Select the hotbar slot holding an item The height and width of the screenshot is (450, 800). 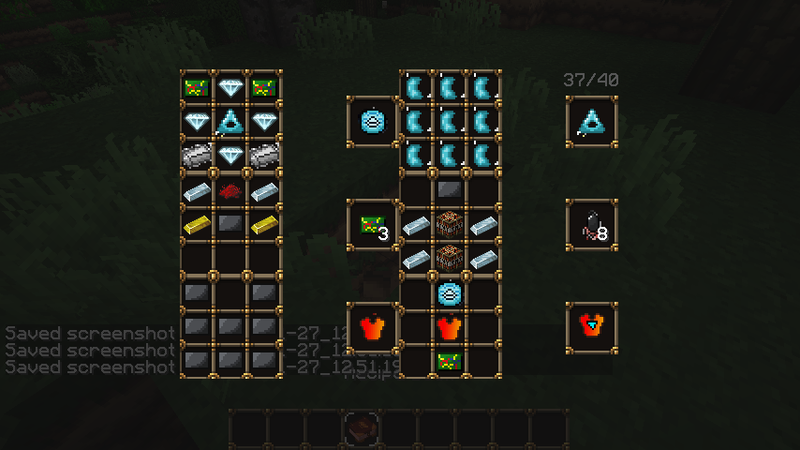(x=359, y=428)
